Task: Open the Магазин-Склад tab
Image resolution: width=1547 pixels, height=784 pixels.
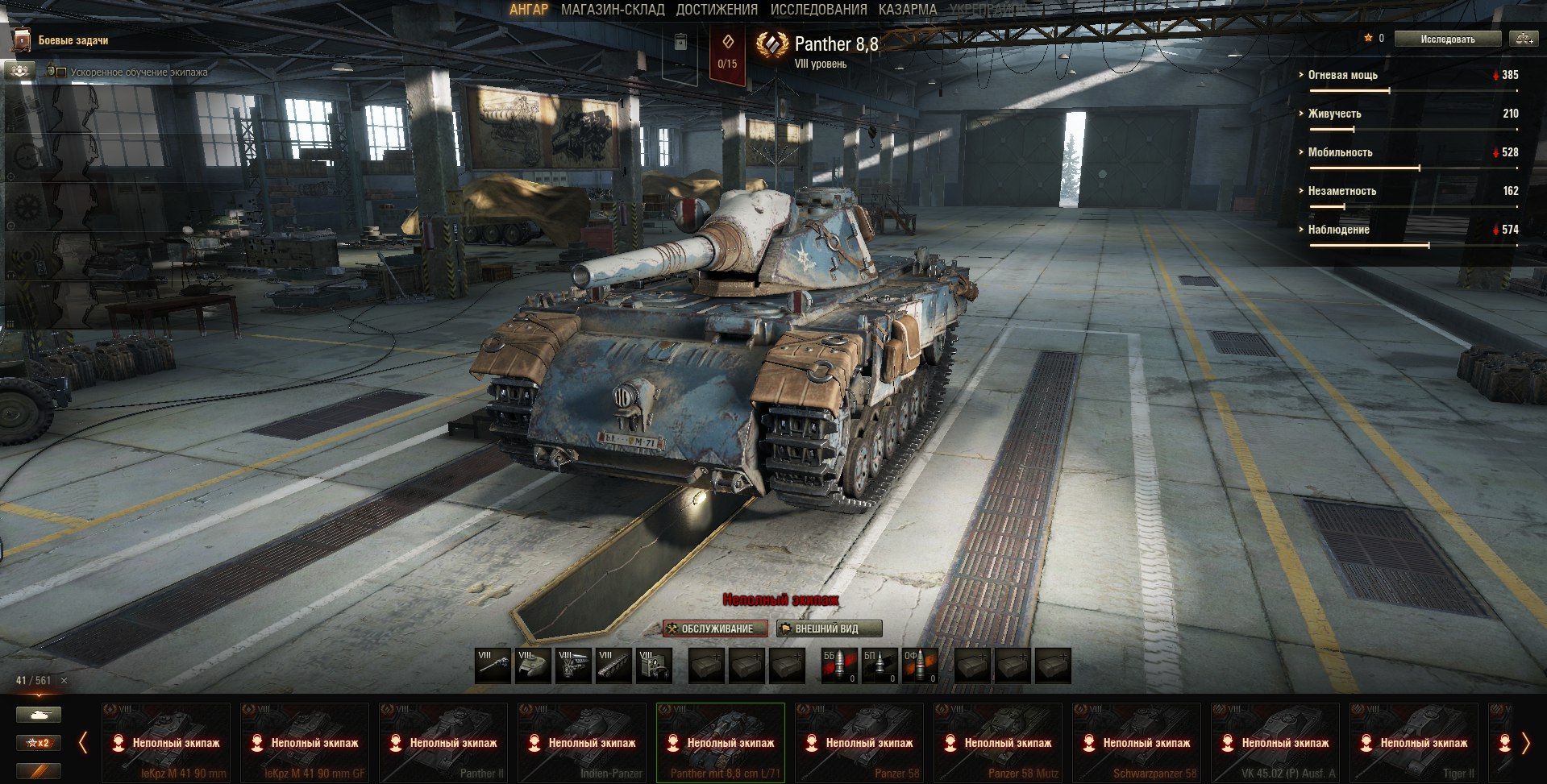Action: [613, 10]
